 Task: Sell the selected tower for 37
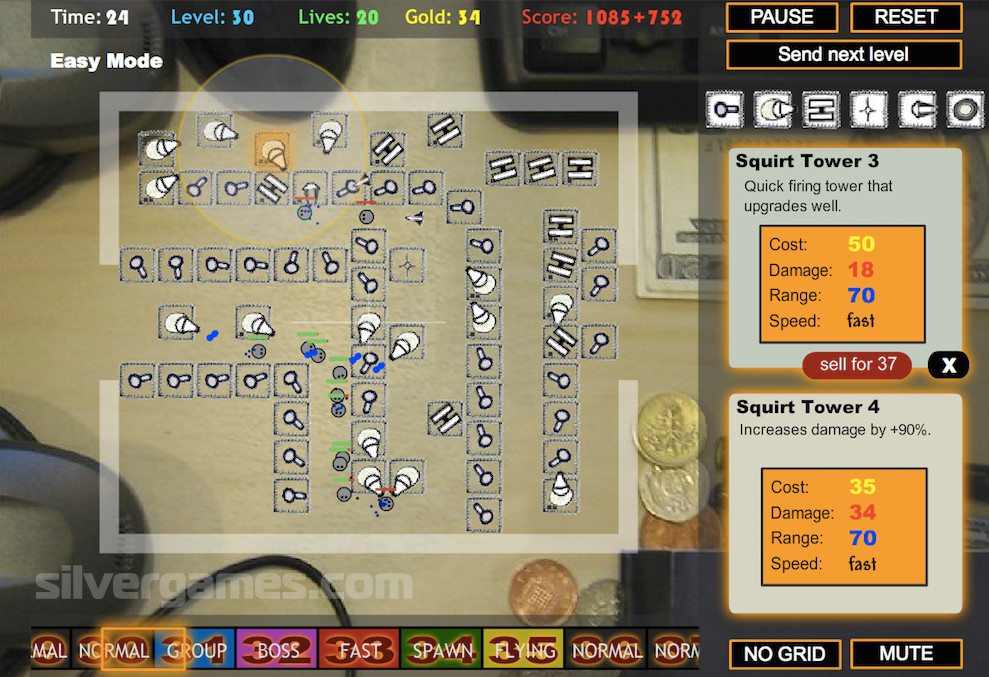[x=857, y=365]
